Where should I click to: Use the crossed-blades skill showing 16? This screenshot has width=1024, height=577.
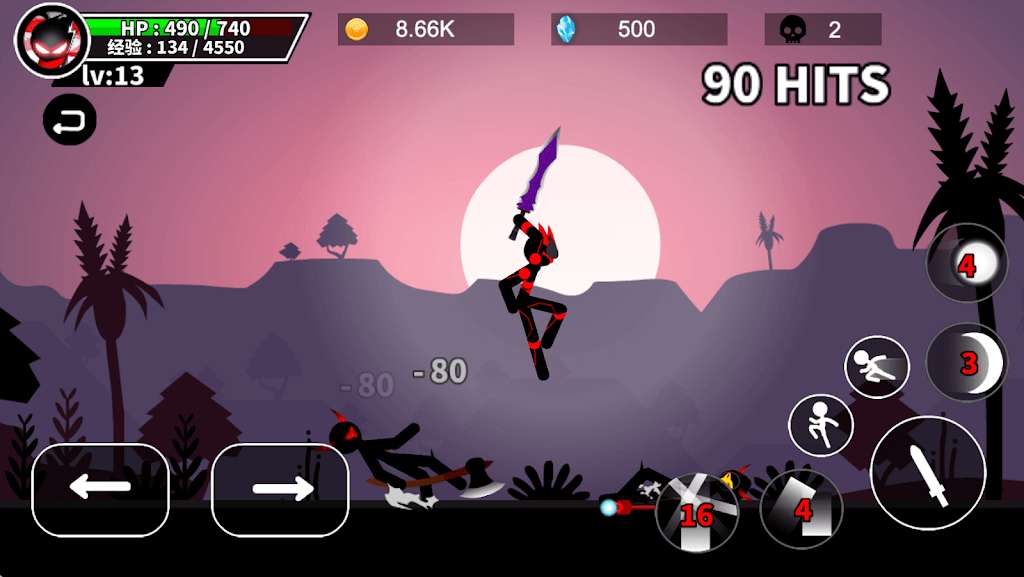pyautogui.click(x=697, y=512)
